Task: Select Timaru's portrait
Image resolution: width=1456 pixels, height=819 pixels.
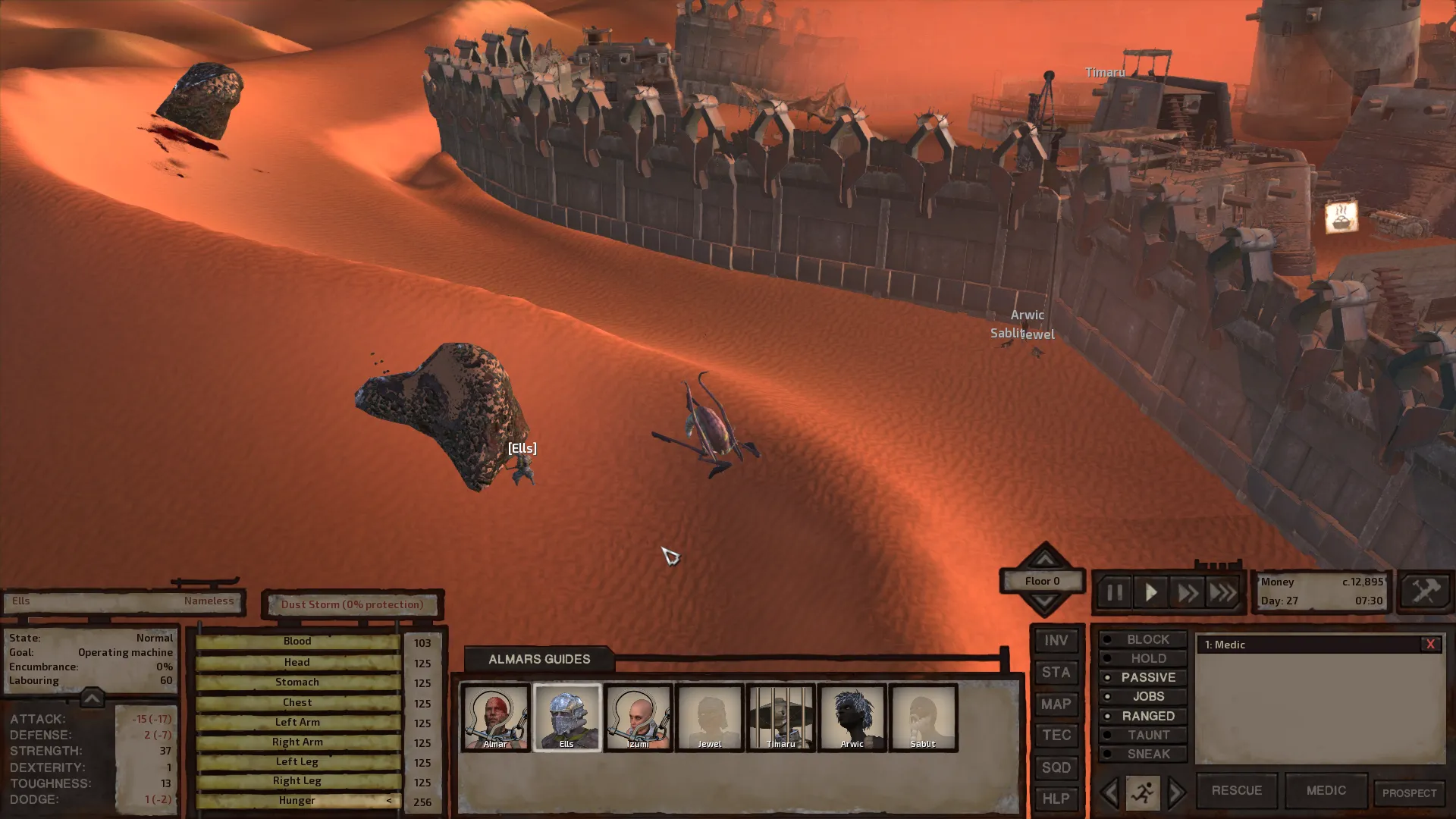Action: pyautogui.click(x=780, y=717)
